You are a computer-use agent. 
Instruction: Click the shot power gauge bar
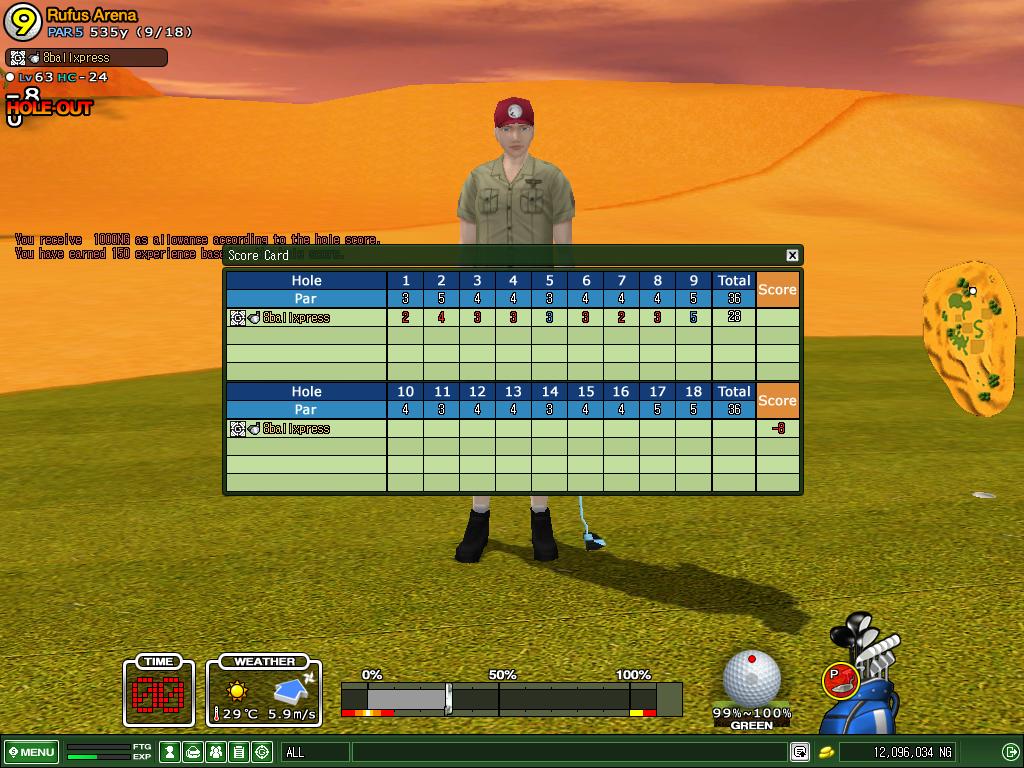(511, 698)
